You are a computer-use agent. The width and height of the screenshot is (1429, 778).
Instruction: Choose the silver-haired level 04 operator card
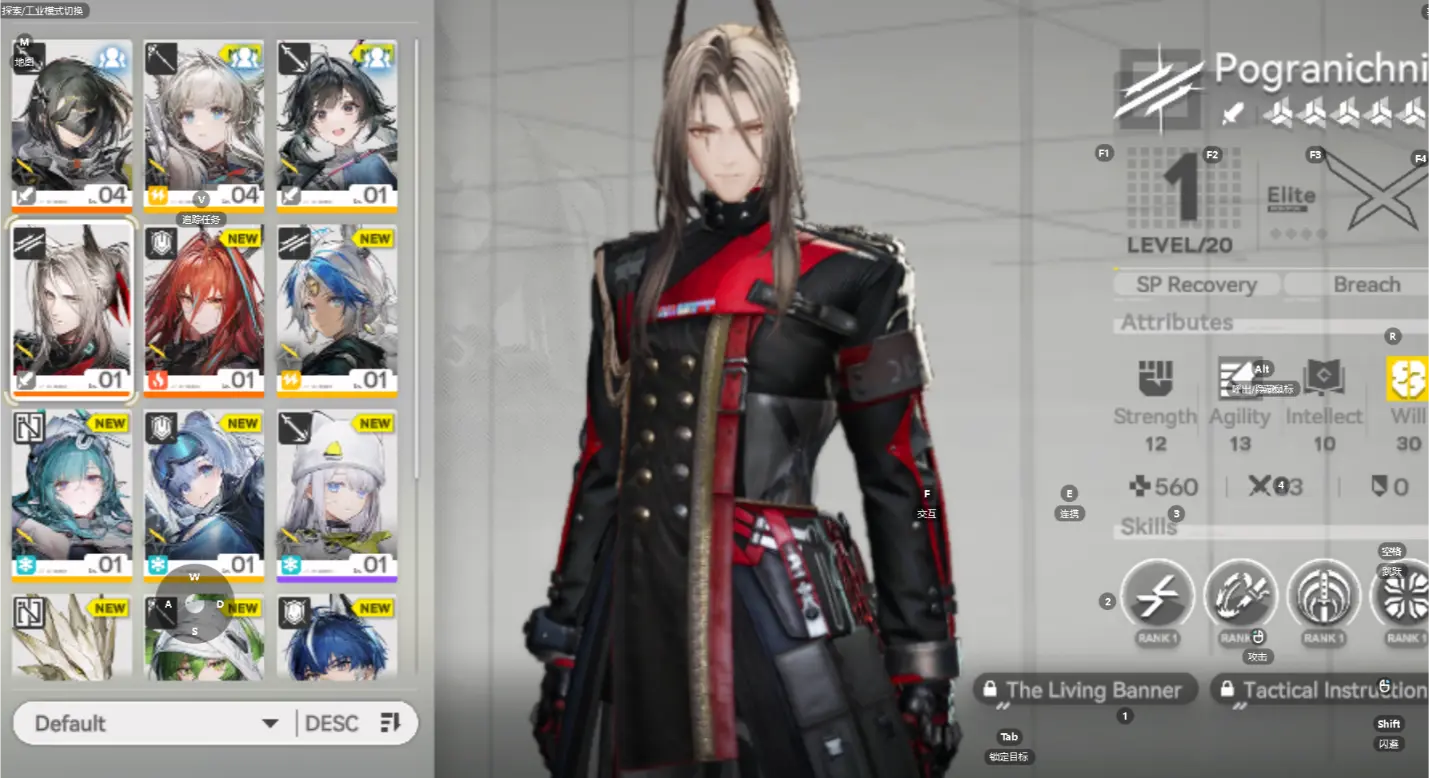pos(203,125)
